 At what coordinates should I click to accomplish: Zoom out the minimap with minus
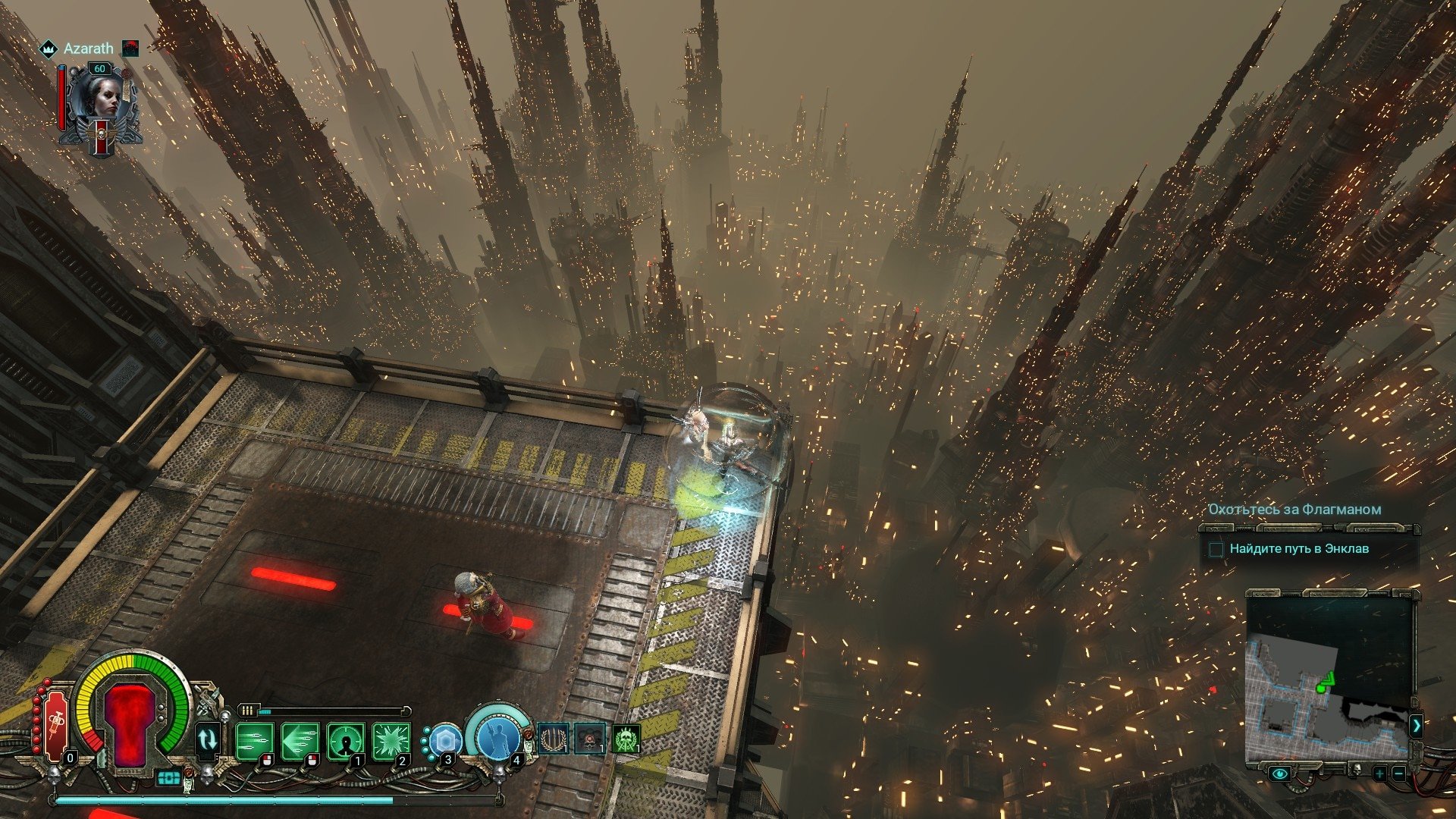[1398, 774]
